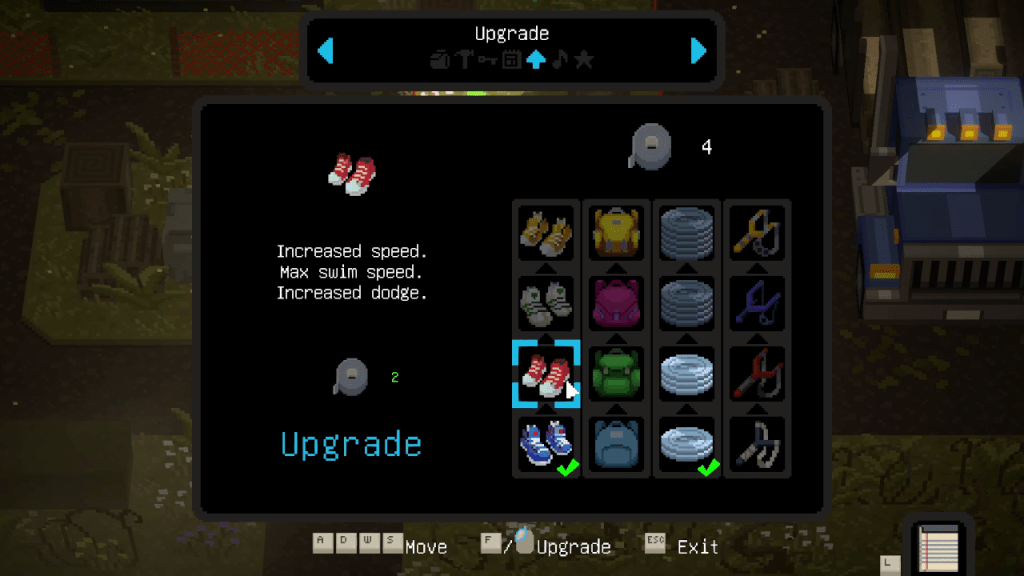The height and width of the screenshot is (576, 1024).
Task: Switch to the calendar tab
Action: coord(511,60)
